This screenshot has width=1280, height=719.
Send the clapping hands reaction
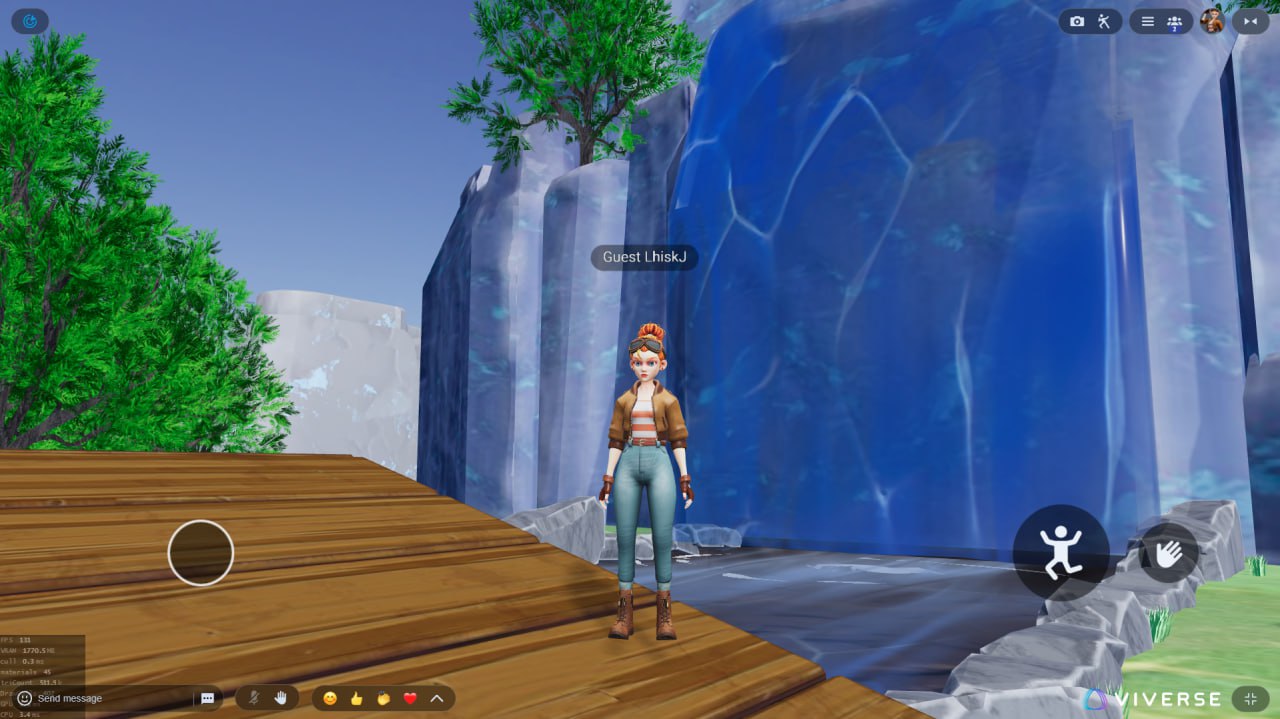383,698
